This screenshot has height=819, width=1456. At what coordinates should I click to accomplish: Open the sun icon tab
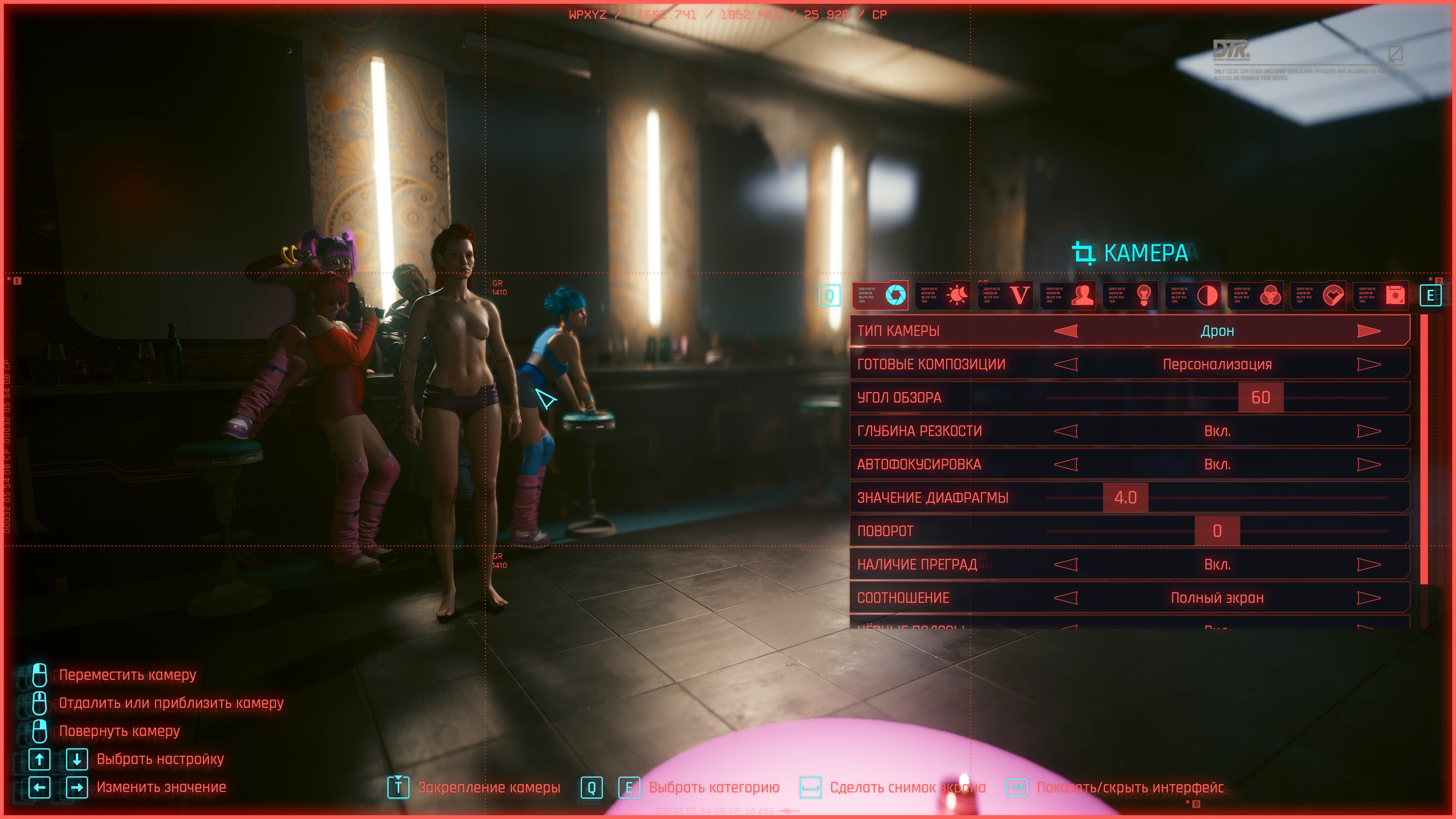point(957,295)
